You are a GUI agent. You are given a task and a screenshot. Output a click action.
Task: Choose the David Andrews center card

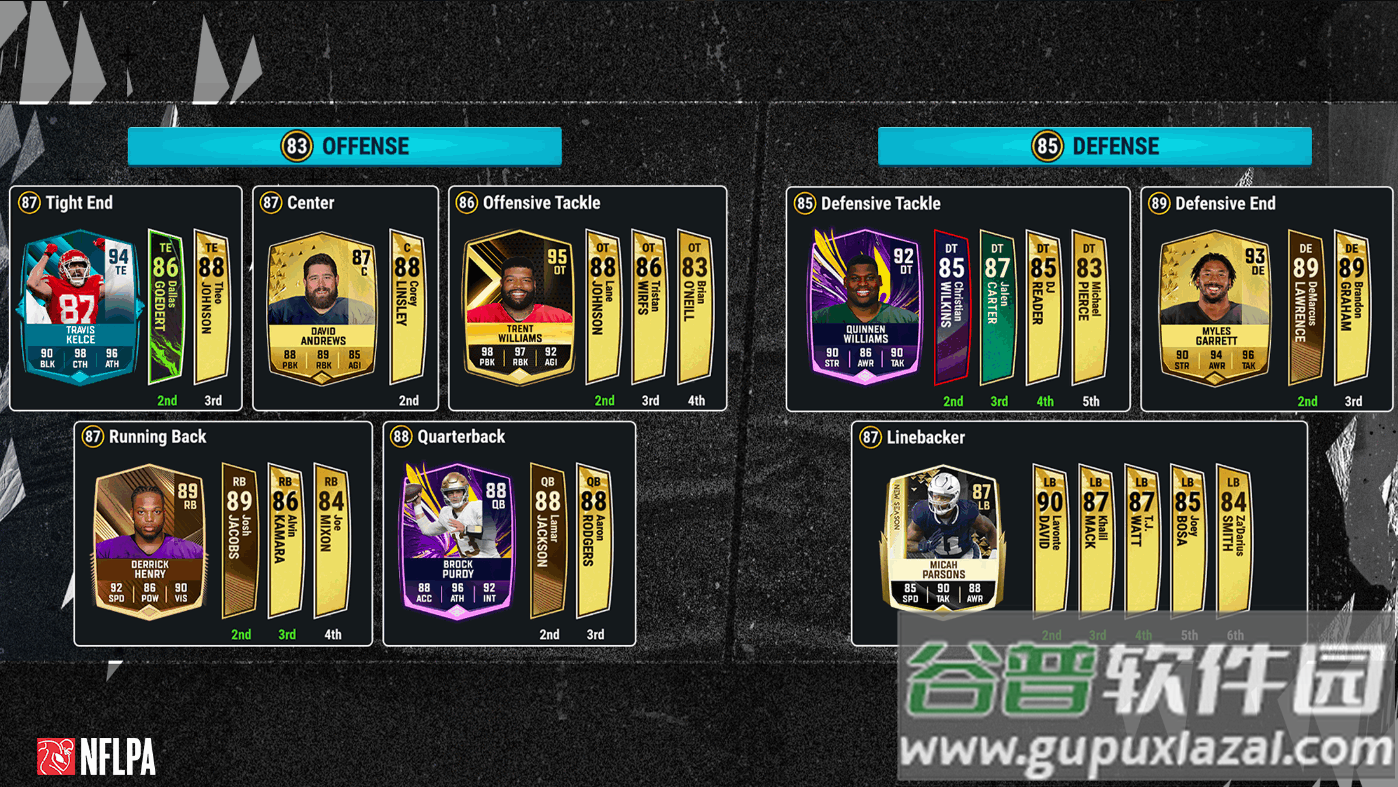pyautogui.click(x=322, y=307)
